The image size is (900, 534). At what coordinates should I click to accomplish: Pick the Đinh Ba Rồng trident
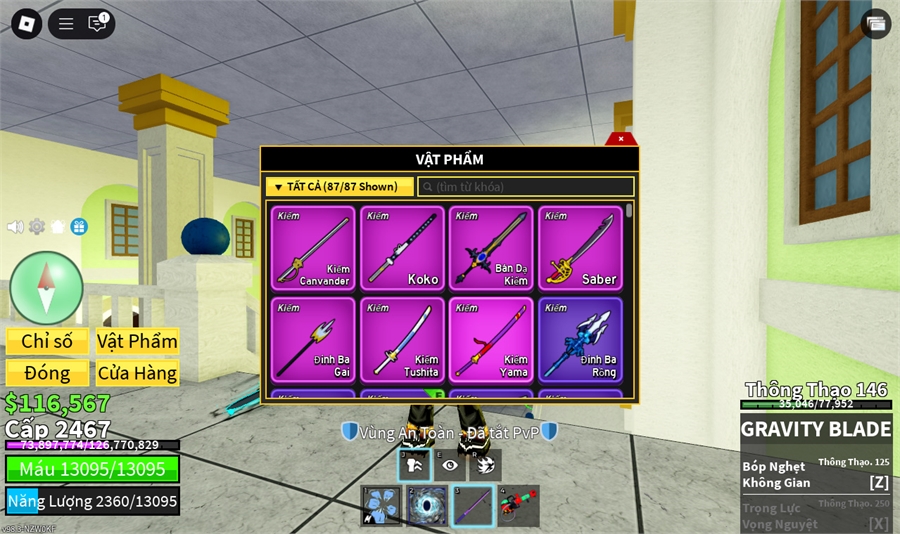[580, 339]
